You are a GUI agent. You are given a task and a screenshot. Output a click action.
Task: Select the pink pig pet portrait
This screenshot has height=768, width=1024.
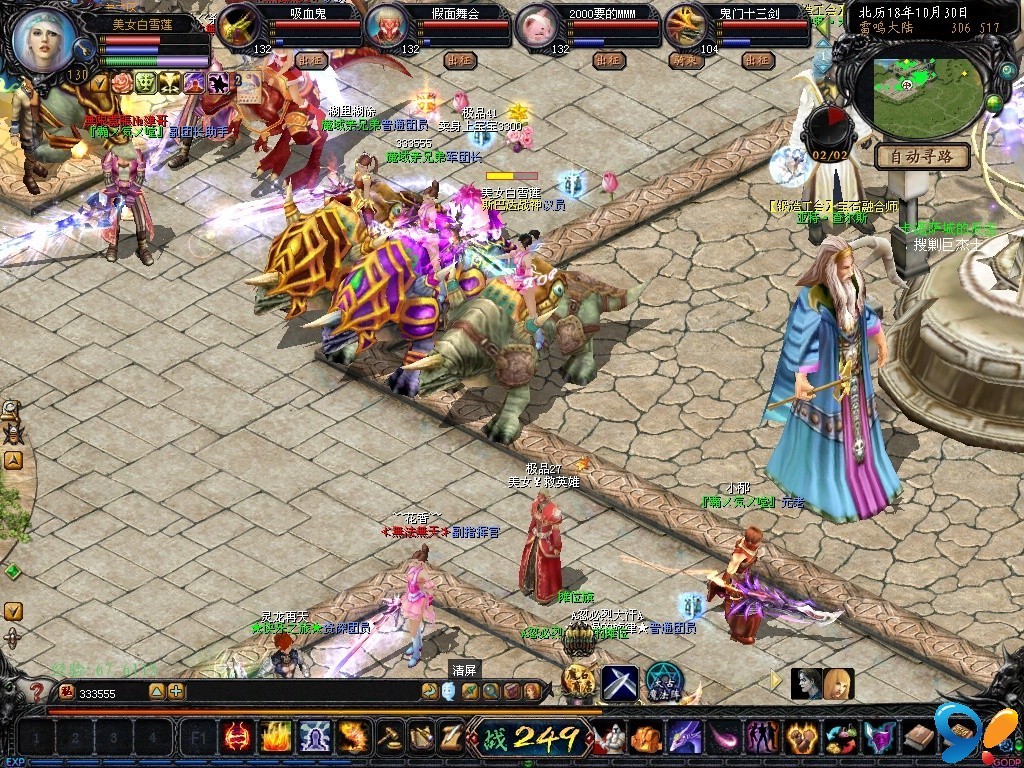(x=538, y=27)
